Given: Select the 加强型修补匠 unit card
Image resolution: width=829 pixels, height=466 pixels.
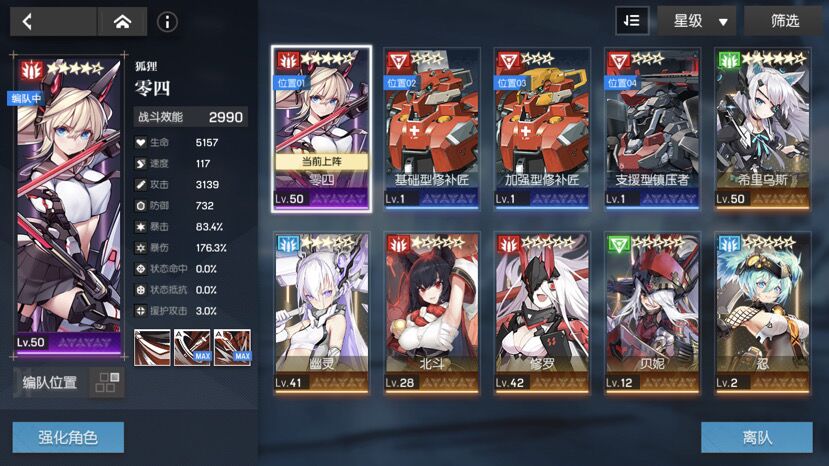Looking at the screenshot, I should click(x=543, y=128).
